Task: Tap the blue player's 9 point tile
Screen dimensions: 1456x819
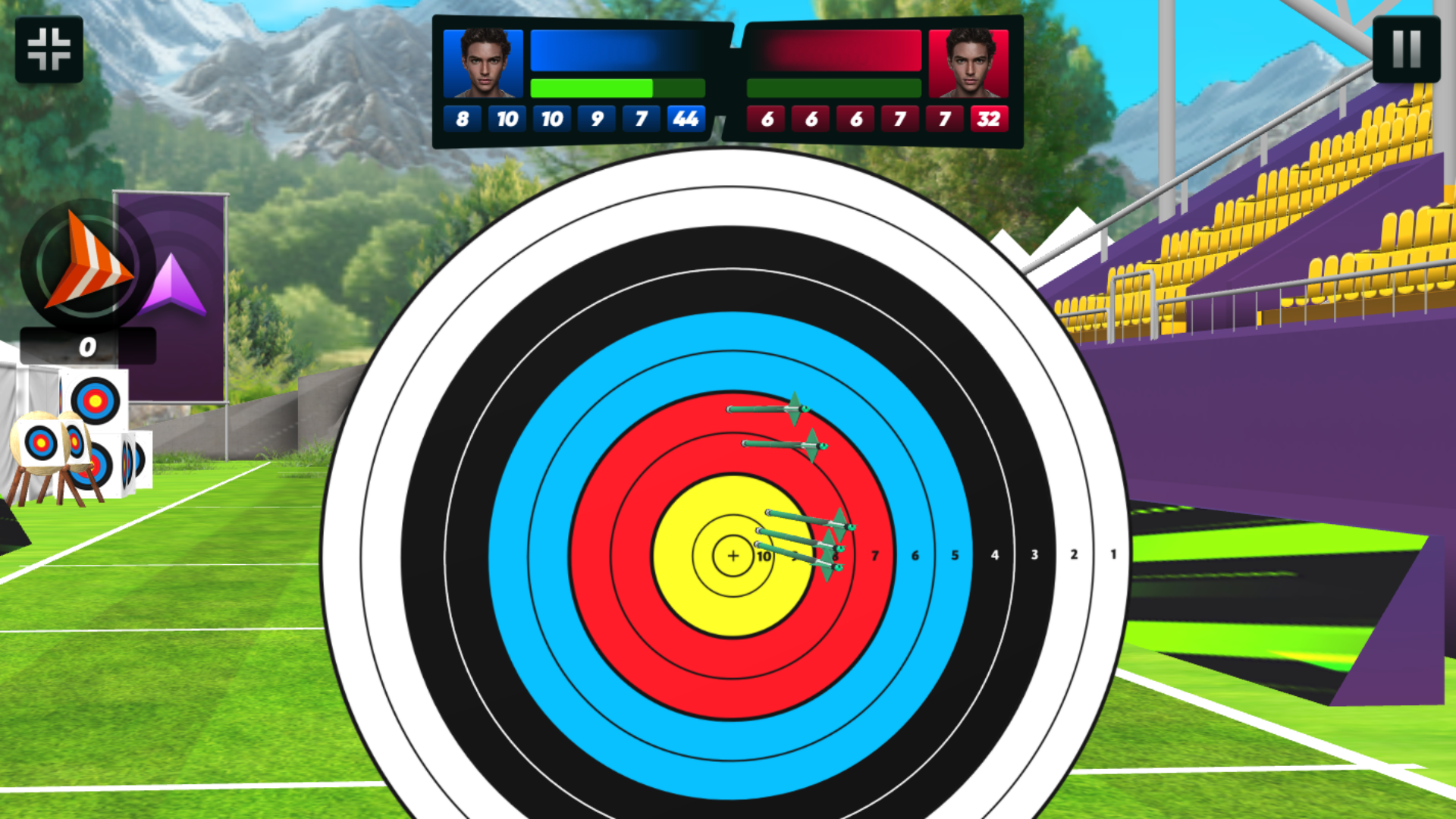Action: click(597, 118)
